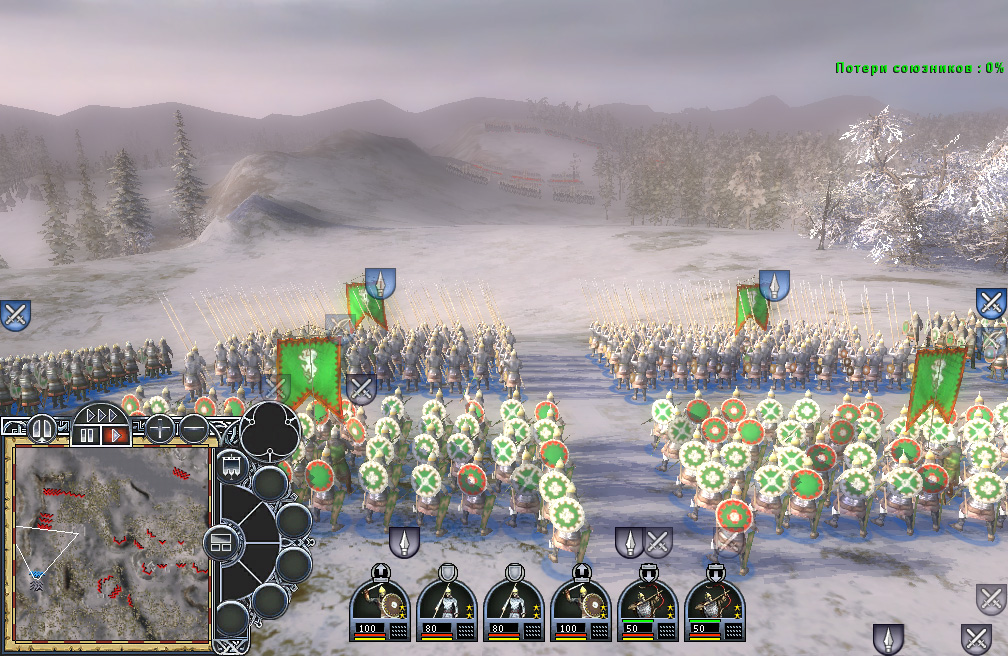
Task: Resume normal speed with the single-arrow play button
Action: click(x=115, y=435)
